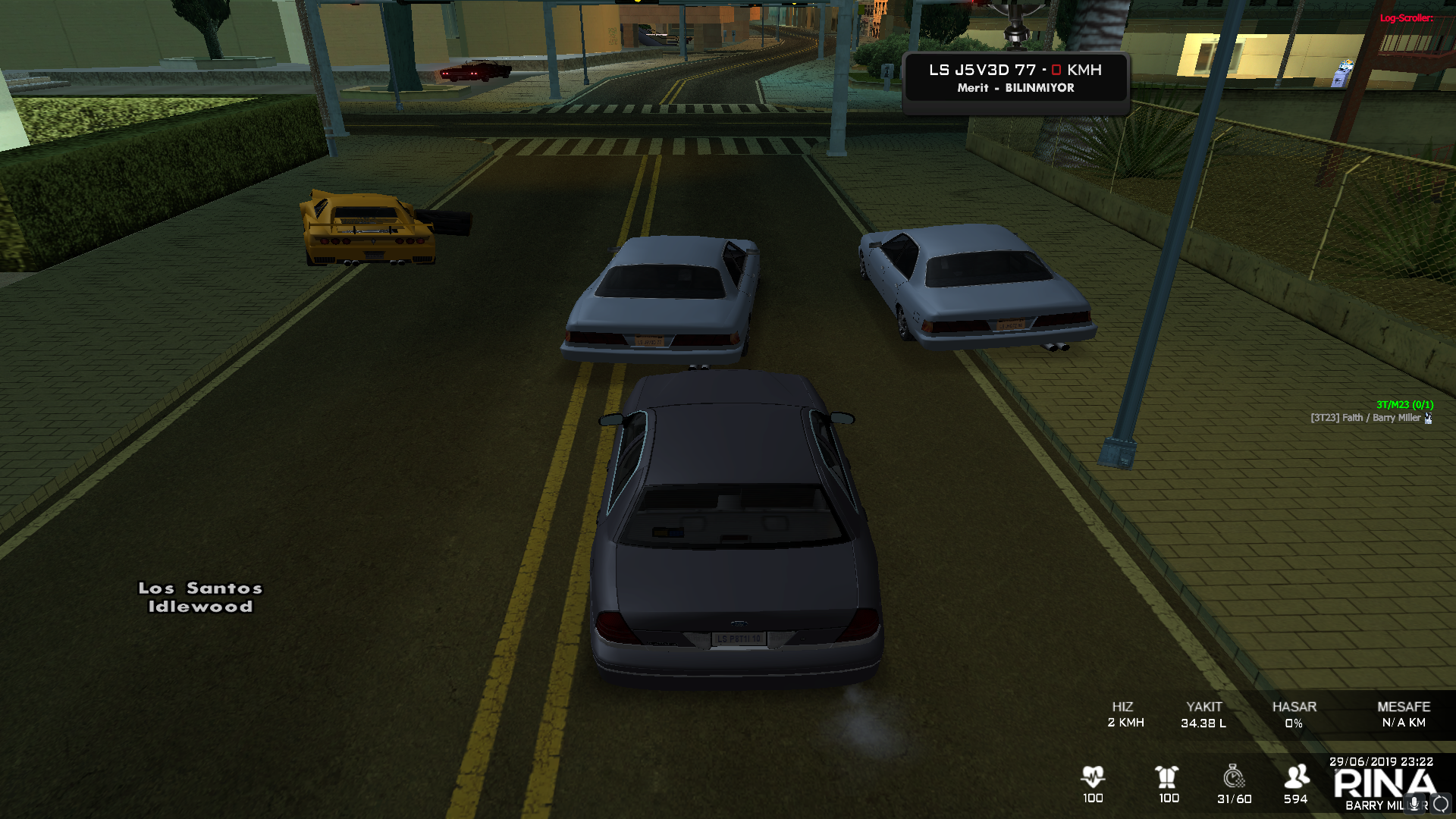Click the circular refresh arrows button
The height and width of the screenshot is (819, 1456).
[1441, 804]
